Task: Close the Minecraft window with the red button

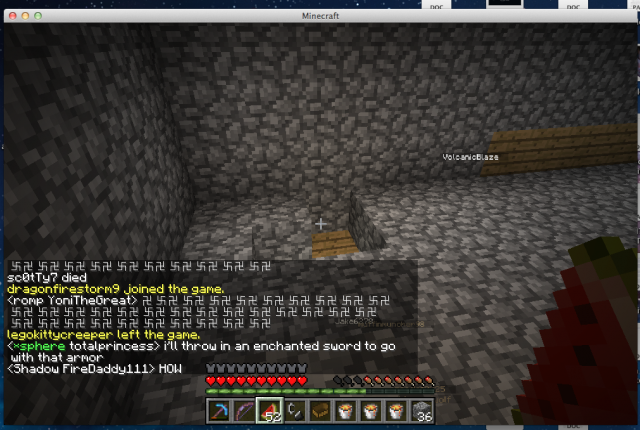Action: (11, 16)
